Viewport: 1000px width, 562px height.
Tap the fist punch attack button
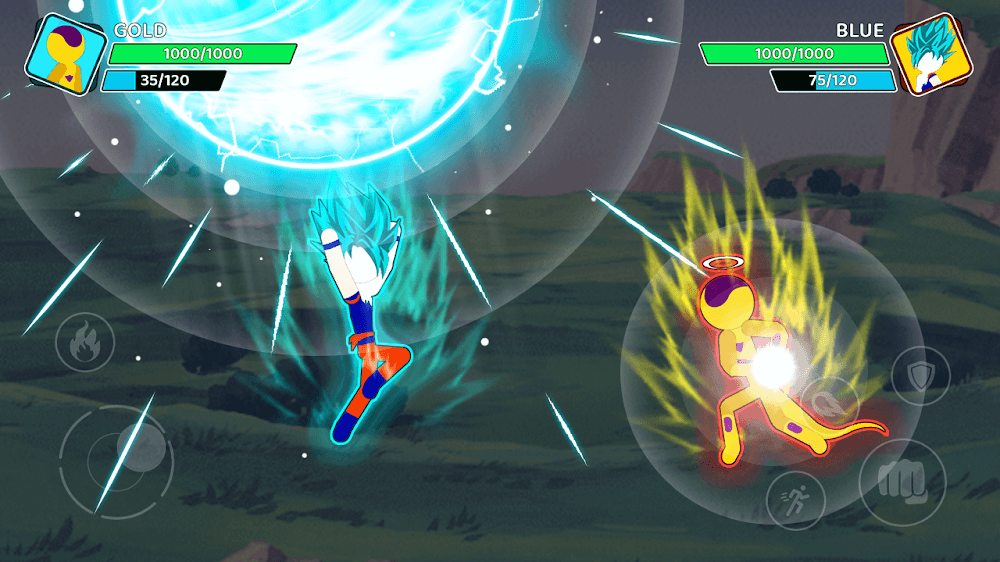pos(902,482)
